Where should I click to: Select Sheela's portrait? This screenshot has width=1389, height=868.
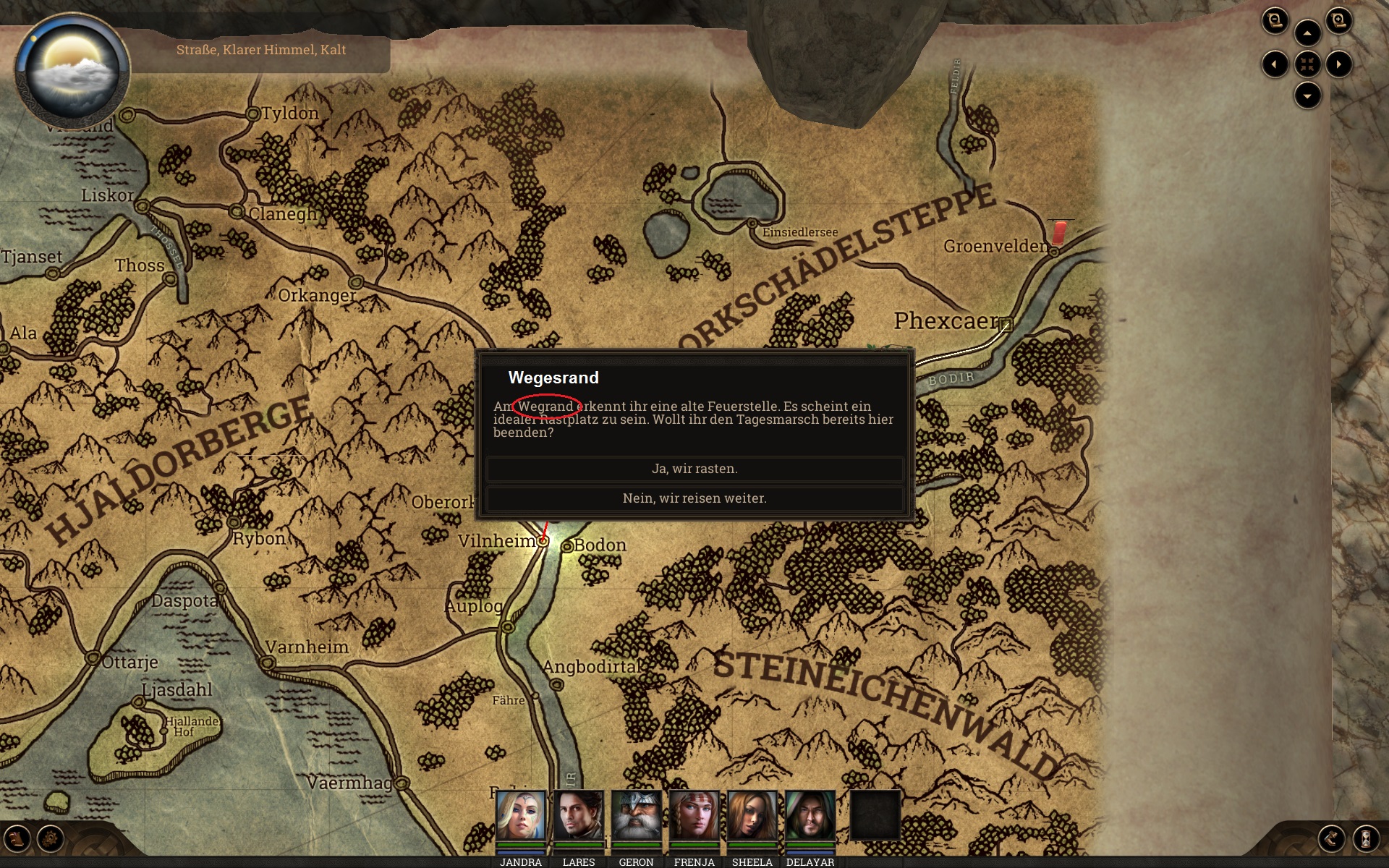(752, 816)
